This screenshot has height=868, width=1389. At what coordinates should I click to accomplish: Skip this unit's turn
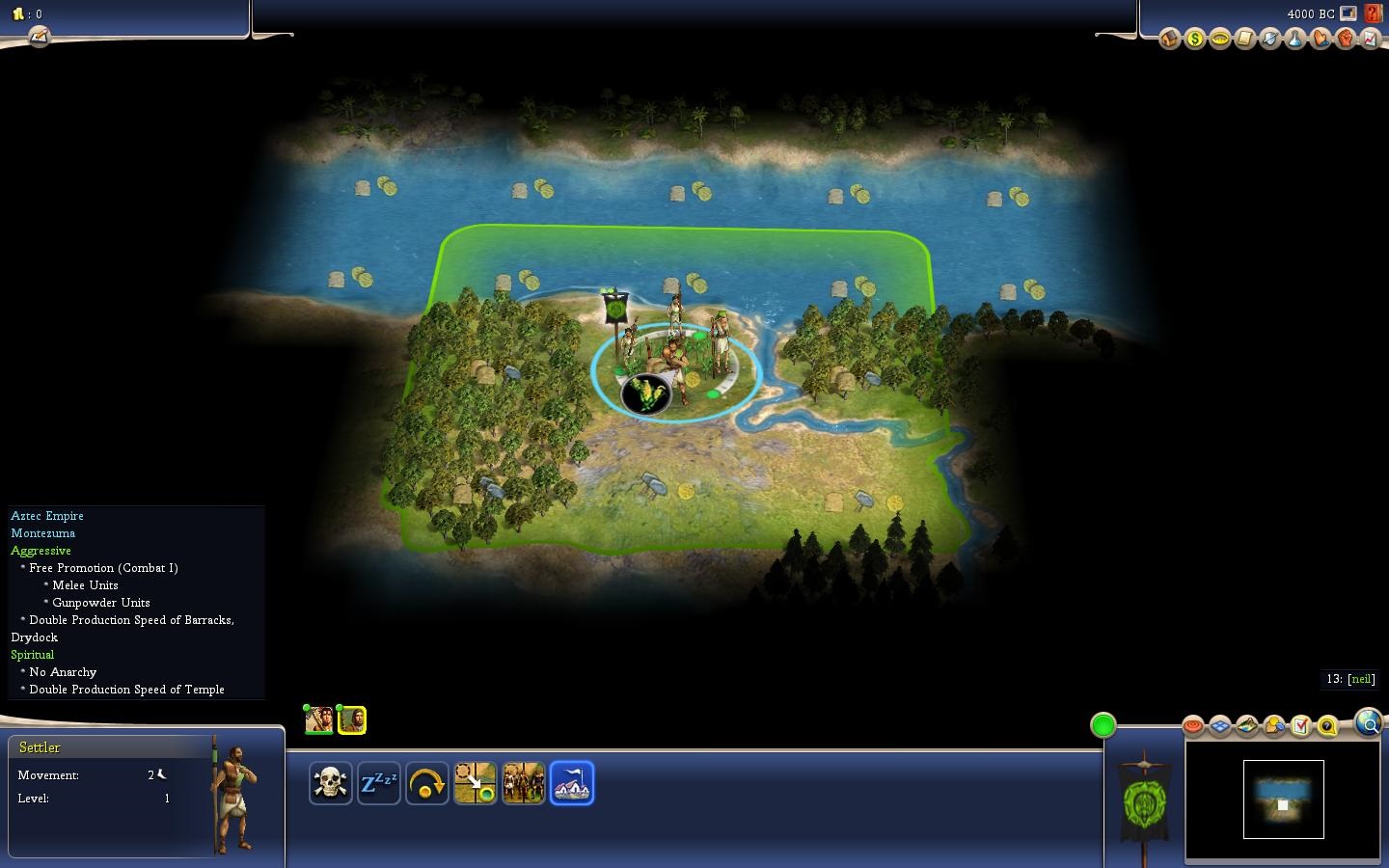[x=426, y=782]
